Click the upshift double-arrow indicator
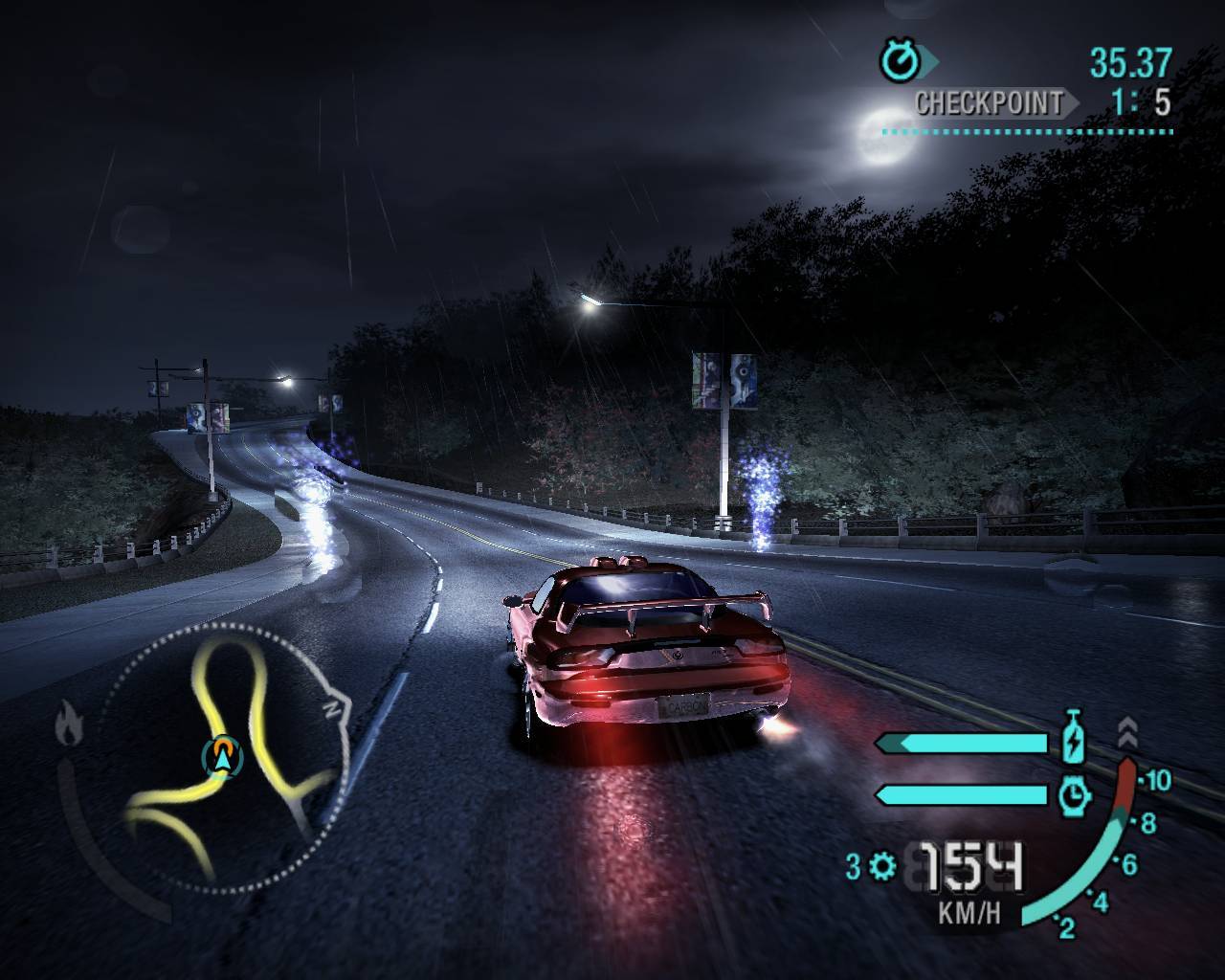 (x=1127, y=733)
